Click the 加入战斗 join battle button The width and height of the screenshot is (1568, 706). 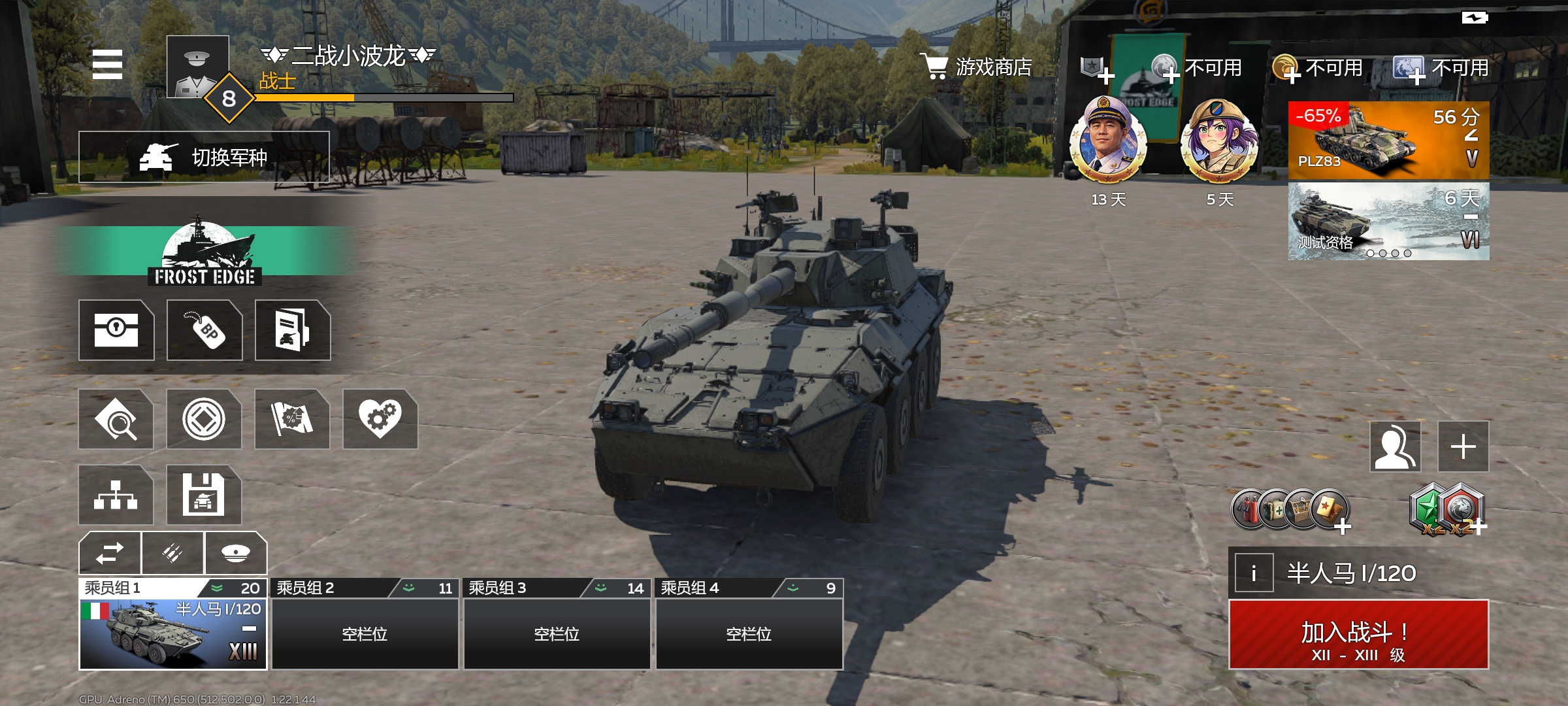pos(1358,635)
